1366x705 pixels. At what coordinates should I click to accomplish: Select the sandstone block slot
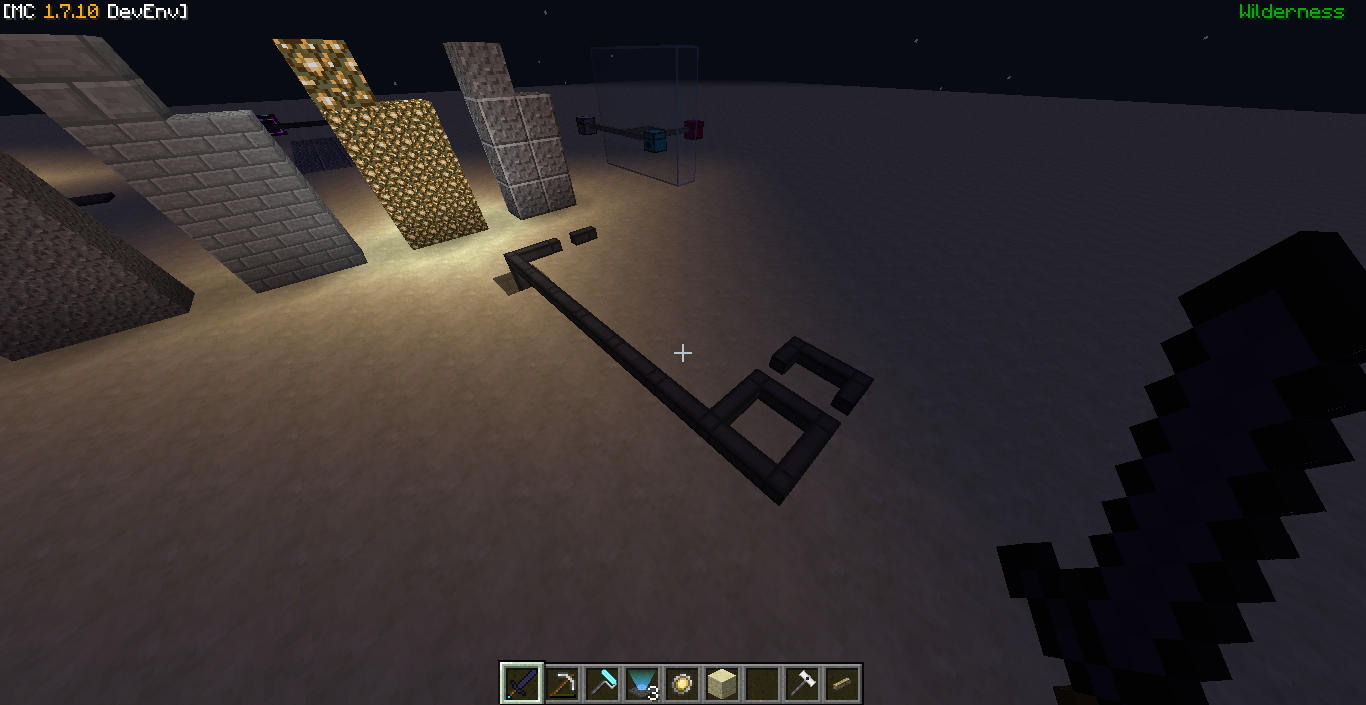tap(722, 684)
